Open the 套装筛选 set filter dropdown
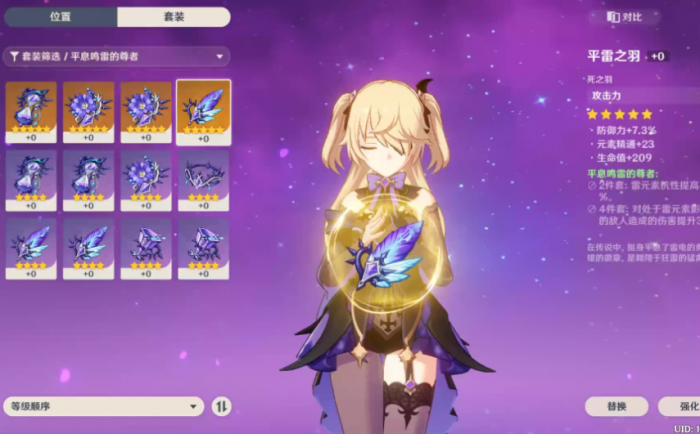 pos(116,57)
